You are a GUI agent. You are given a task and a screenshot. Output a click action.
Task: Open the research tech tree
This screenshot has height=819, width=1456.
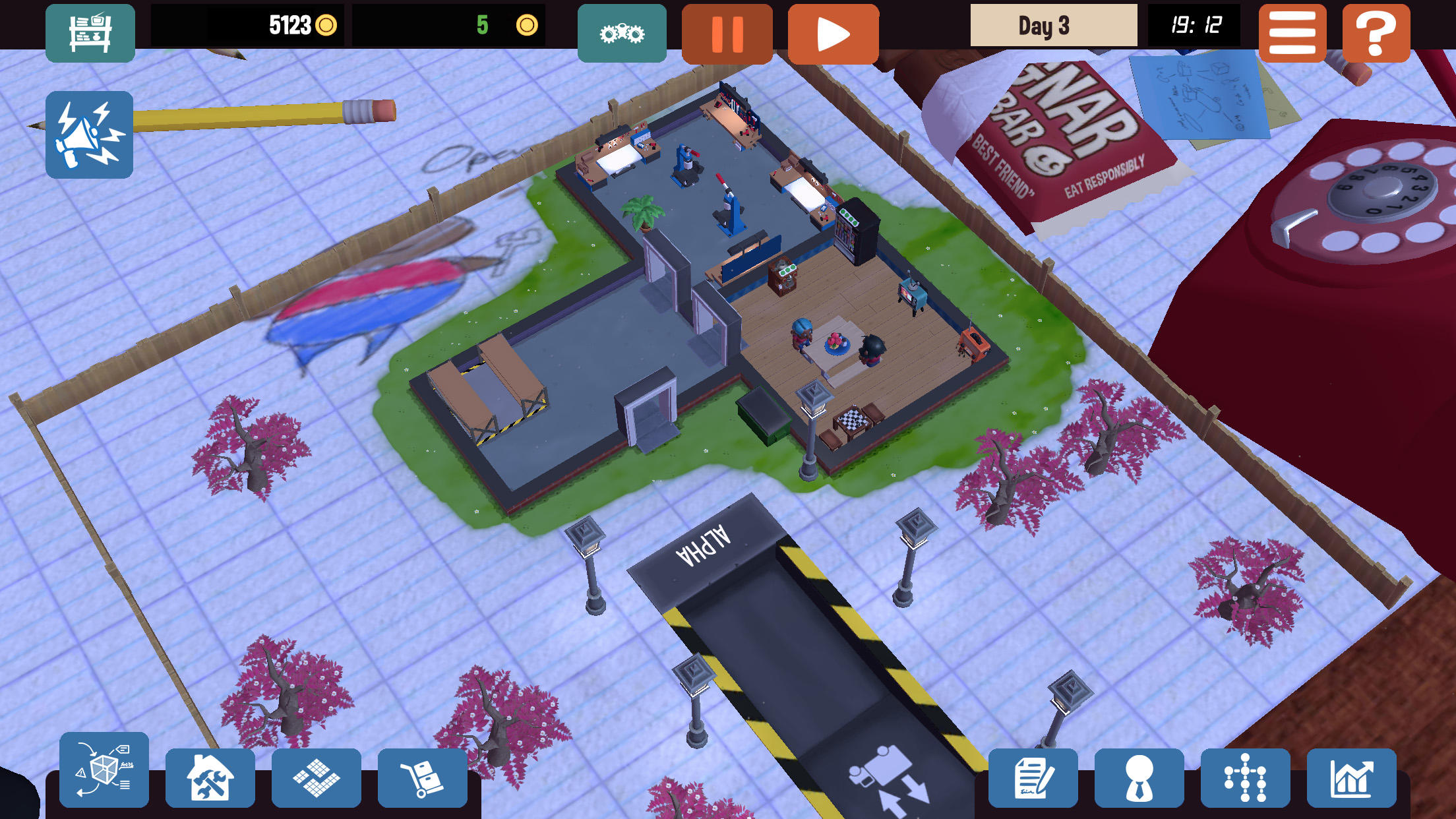pos(1246,777)
